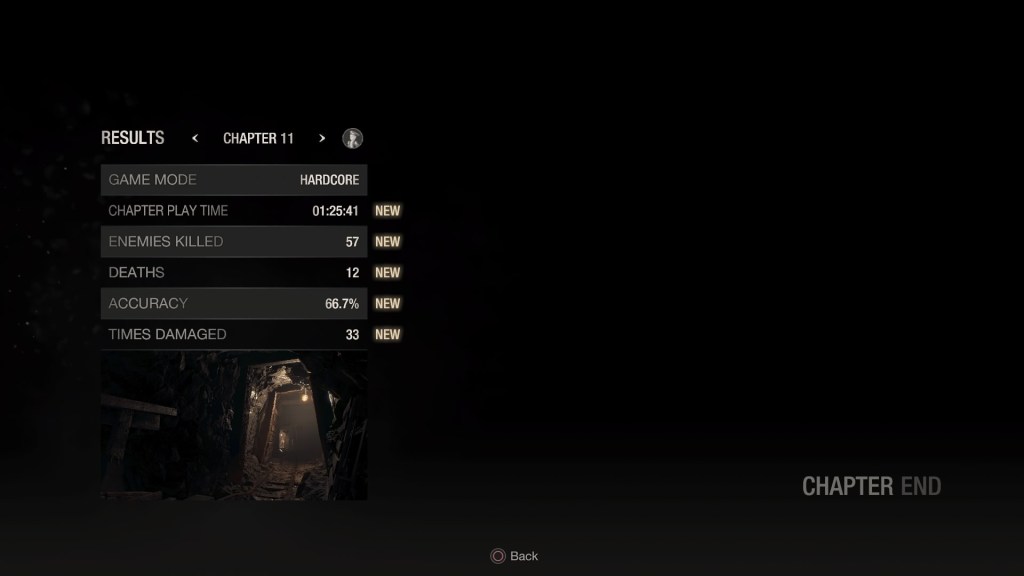1024x576 pixels.
Task: Select the character portrait icon
Action: pyautogui.click(x=352, y=138)
